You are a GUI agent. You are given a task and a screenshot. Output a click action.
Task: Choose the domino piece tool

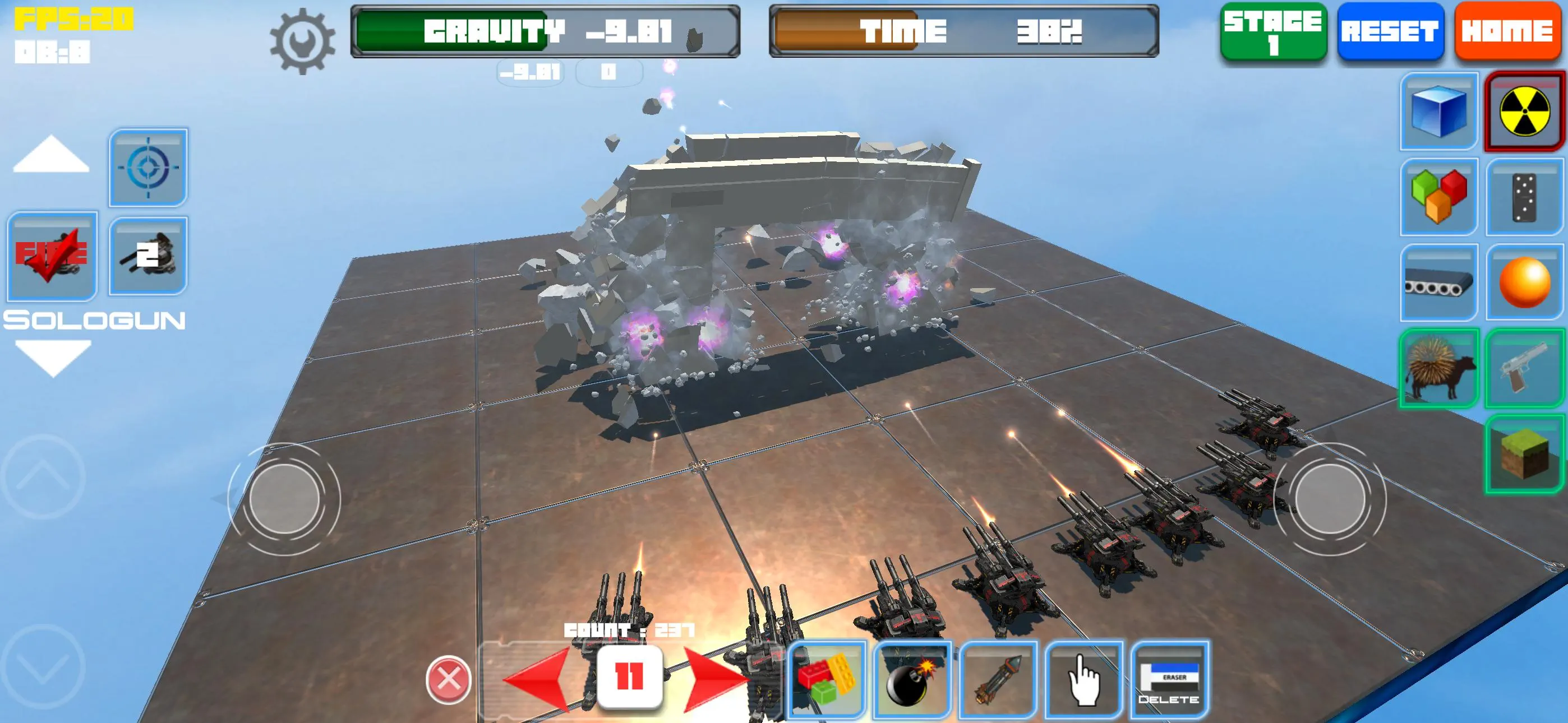[1525, 198]
